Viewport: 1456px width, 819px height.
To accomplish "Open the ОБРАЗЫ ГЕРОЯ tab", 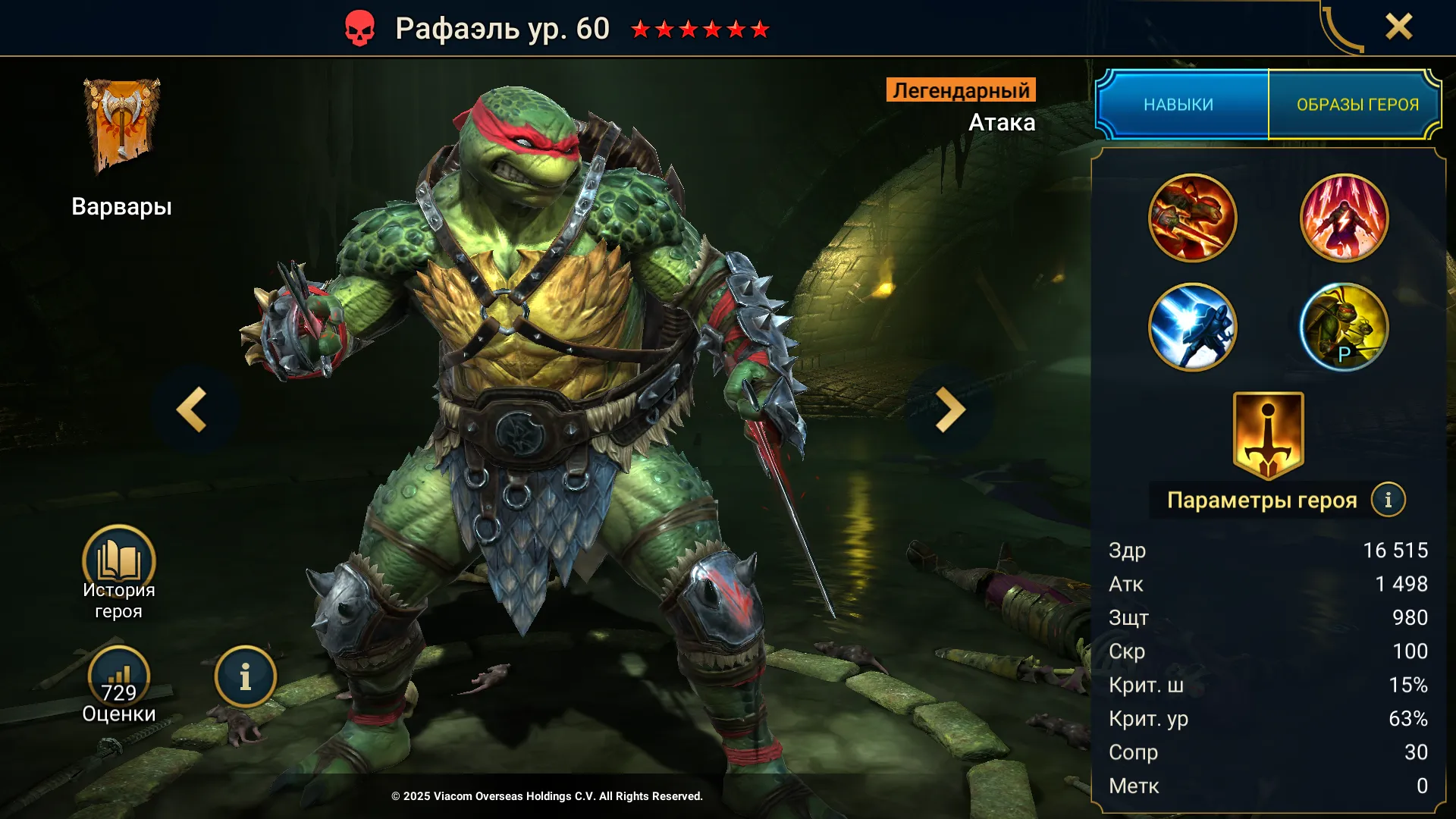I will [x=1357, y=105].
